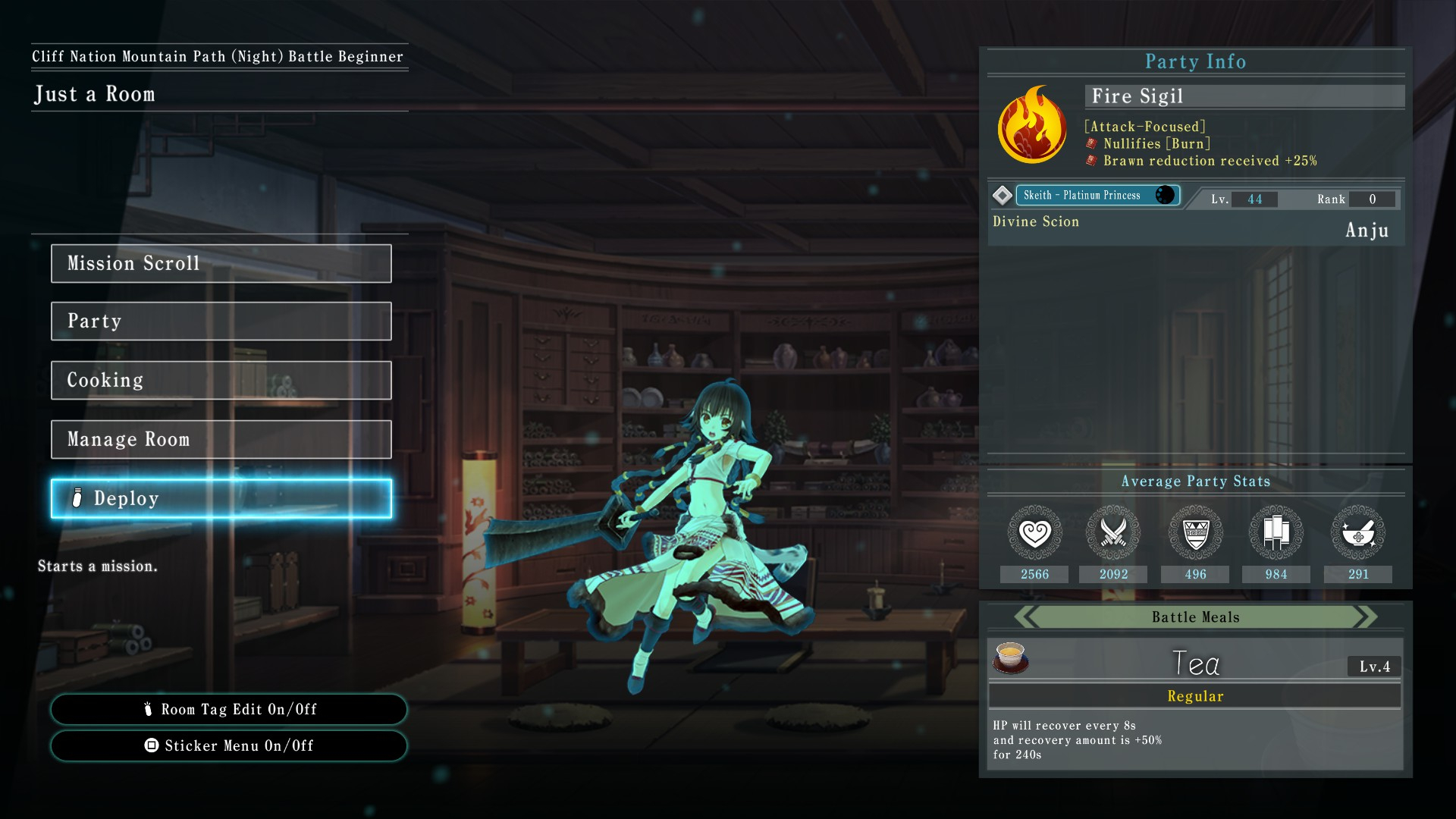Click Deploy to start the mission
This screenshot has width=1456, height=819.
(x=221, y=498)
